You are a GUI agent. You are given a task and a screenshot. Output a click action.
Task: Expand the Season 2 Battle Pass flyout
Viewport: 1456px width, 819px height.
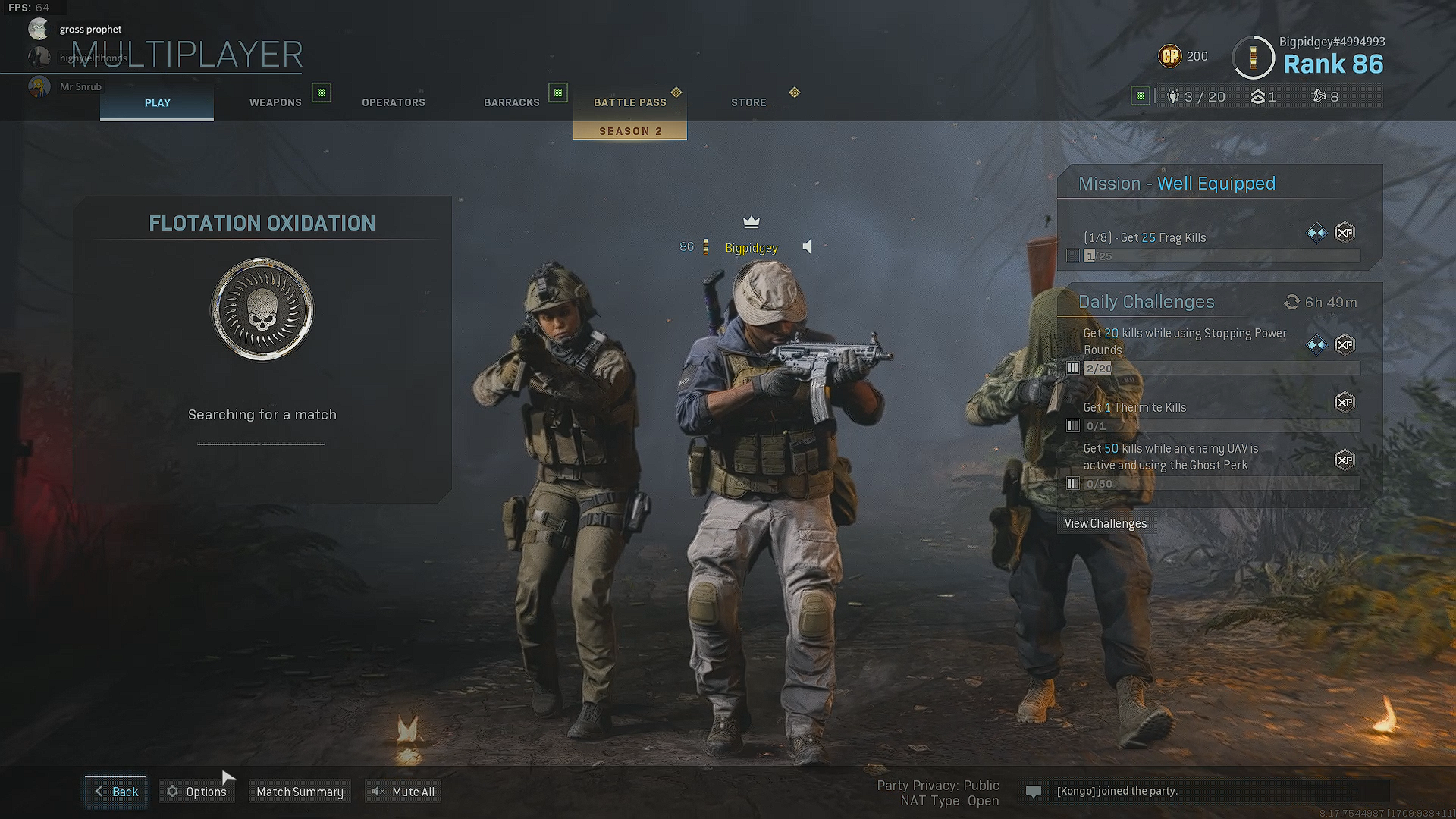629,130
